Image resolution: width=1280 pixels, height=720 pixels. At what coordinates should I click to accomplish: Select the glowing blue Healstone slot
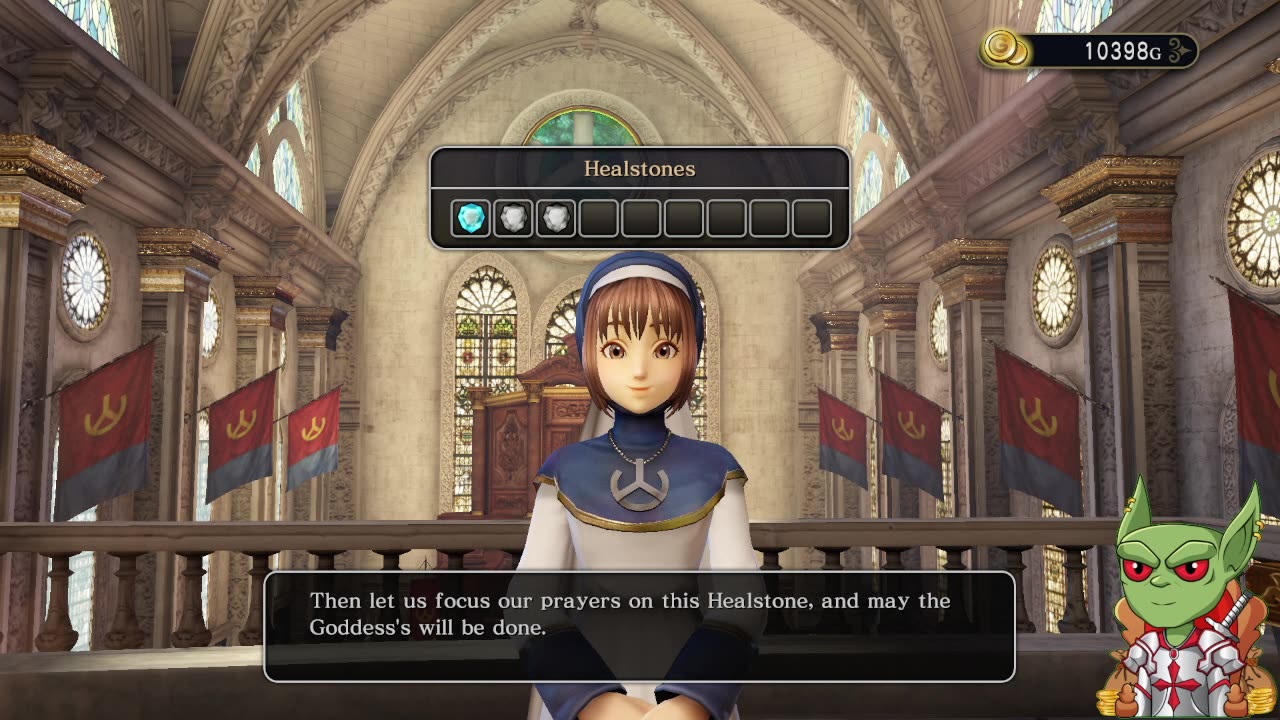471,218
